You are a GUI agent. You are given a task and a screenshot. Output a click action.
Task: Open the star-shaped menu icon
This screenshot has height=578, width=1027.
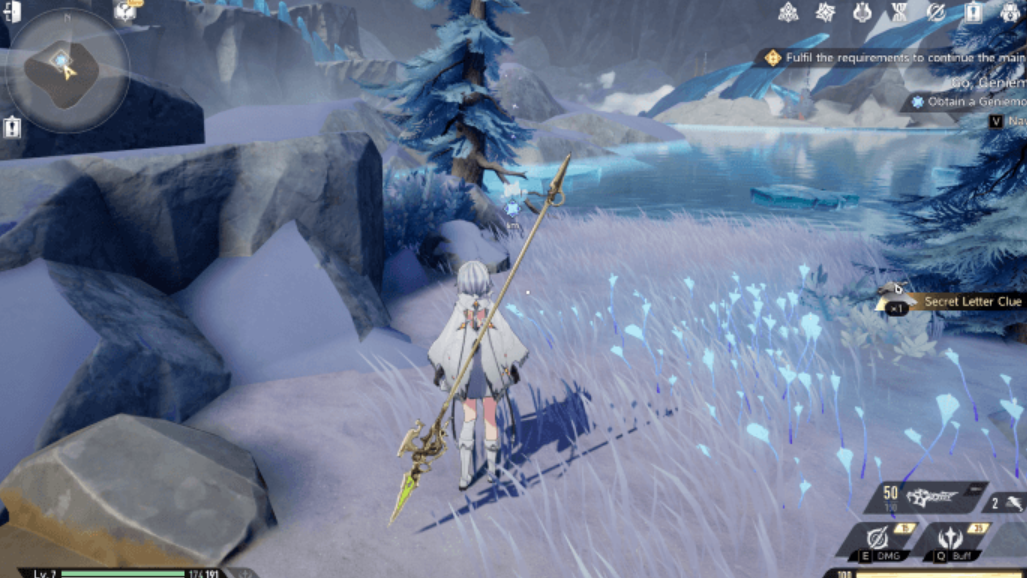(x=825, y=13)
